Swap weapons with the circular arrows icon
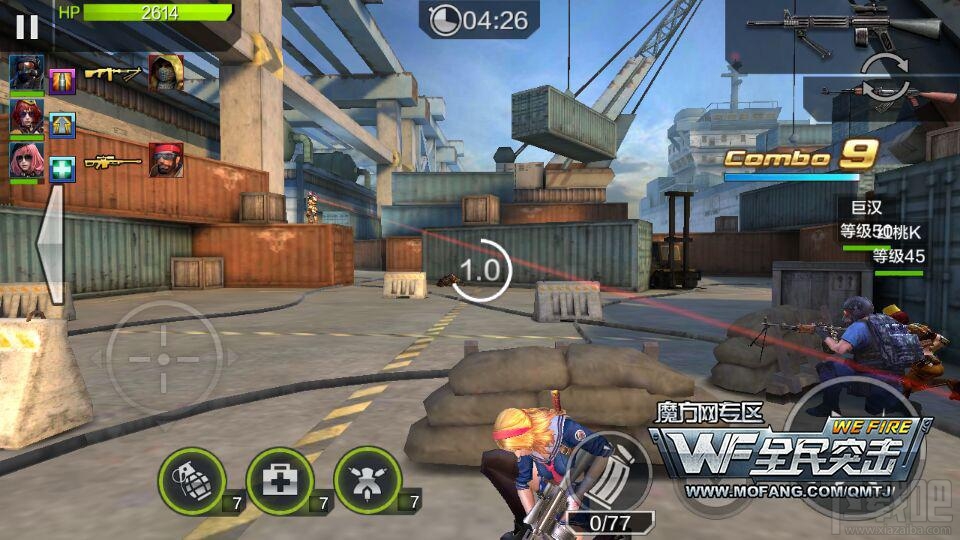The image size is (960, 540). pyautogui.click(x=884, y=78)
